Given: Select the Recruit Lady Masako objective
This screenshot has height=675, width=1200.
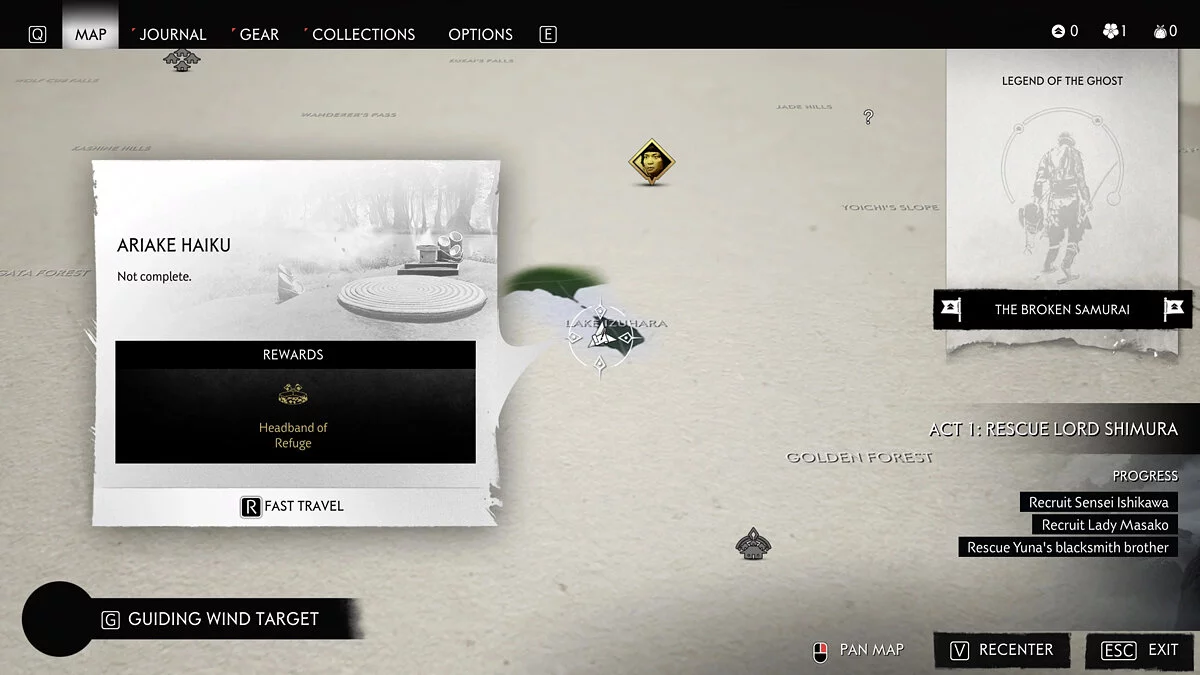Looking at the screenshot, I should coord(1105,525).
